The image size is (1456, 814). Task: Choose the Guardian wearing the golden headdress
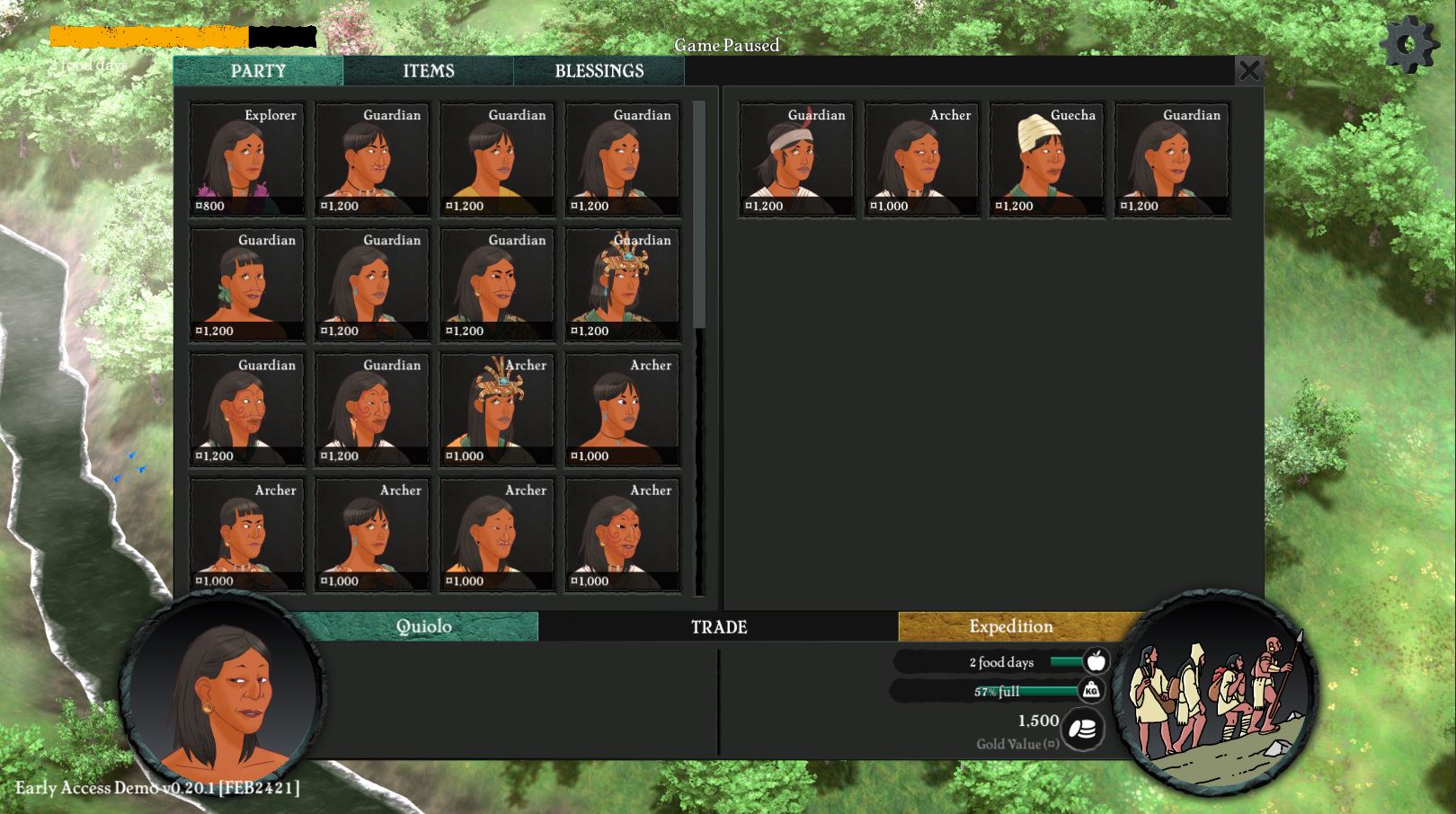(x=623, y=284)
